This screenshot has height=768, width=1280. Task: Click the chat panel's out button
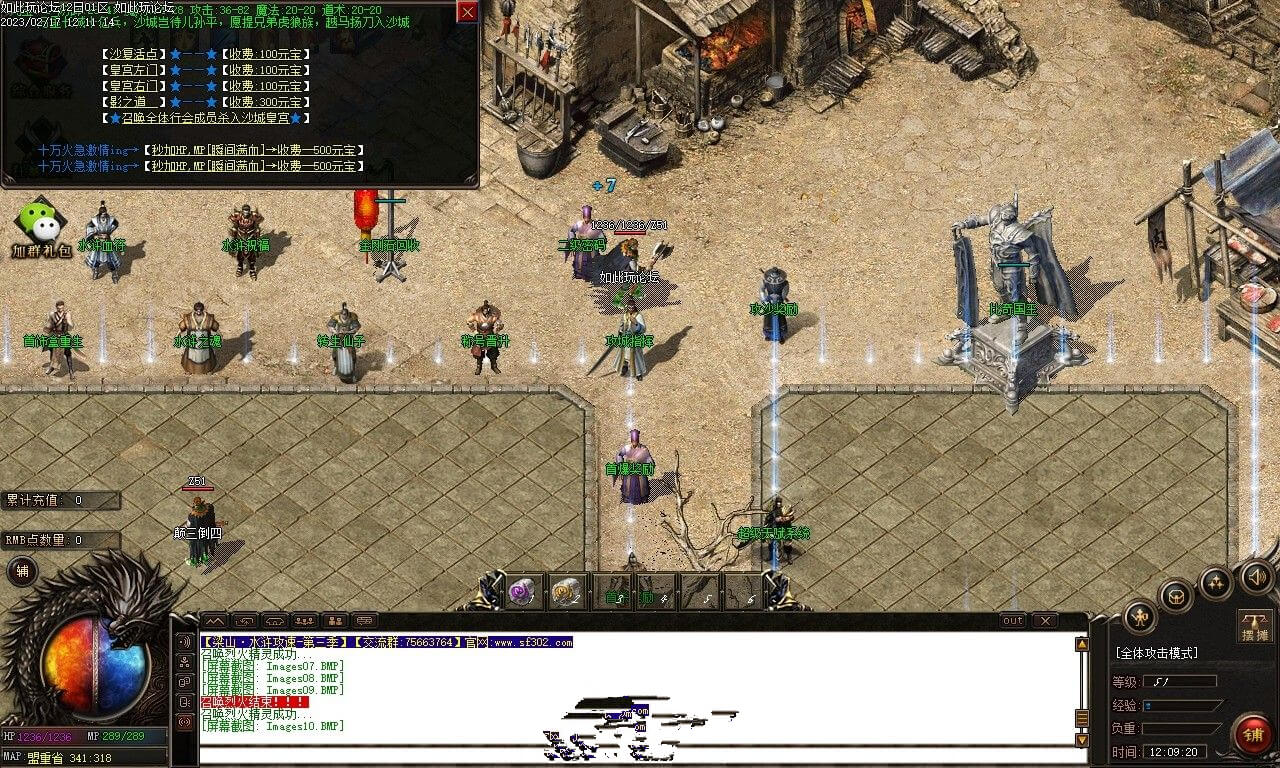(1013, 621)
